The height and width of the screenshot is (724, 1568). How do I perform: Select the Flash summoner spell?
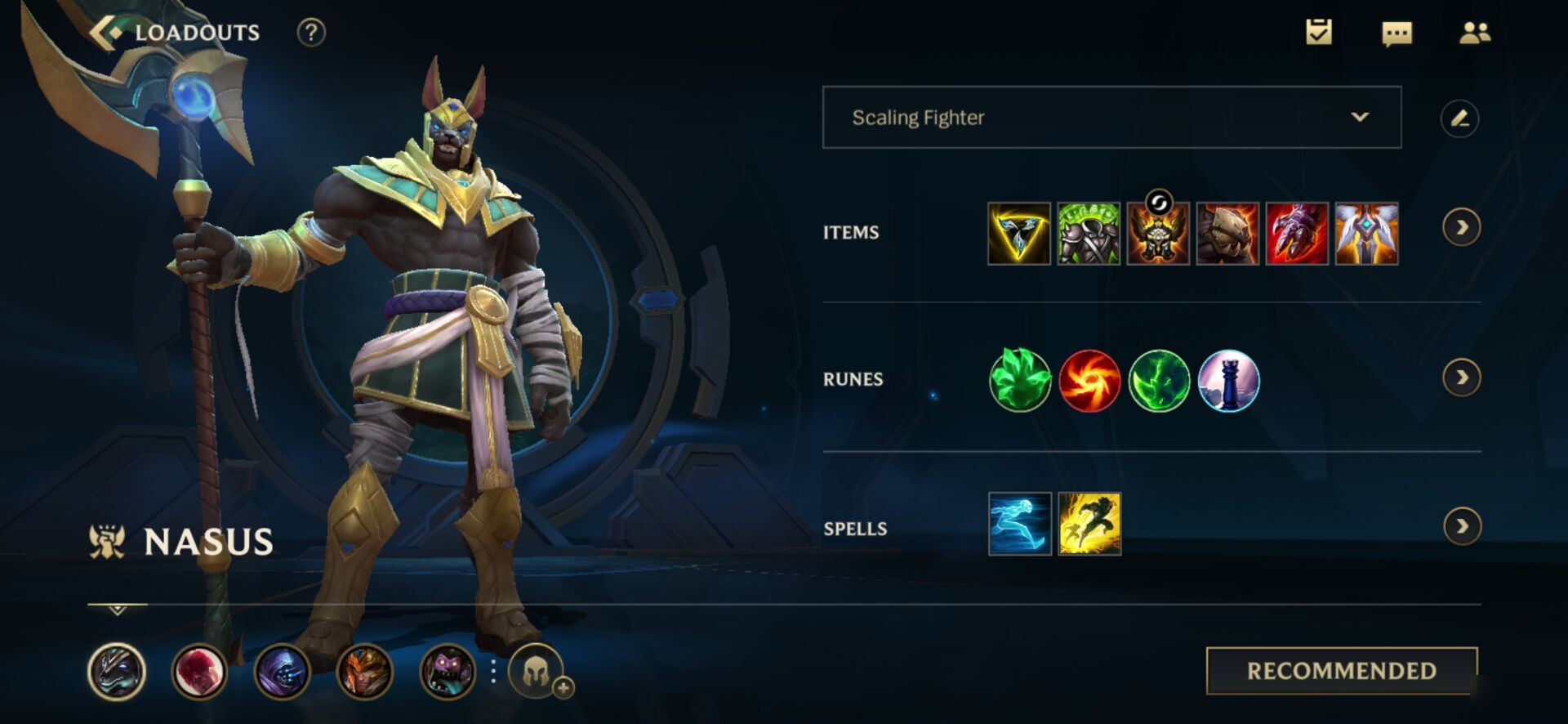click(1089, 525)
